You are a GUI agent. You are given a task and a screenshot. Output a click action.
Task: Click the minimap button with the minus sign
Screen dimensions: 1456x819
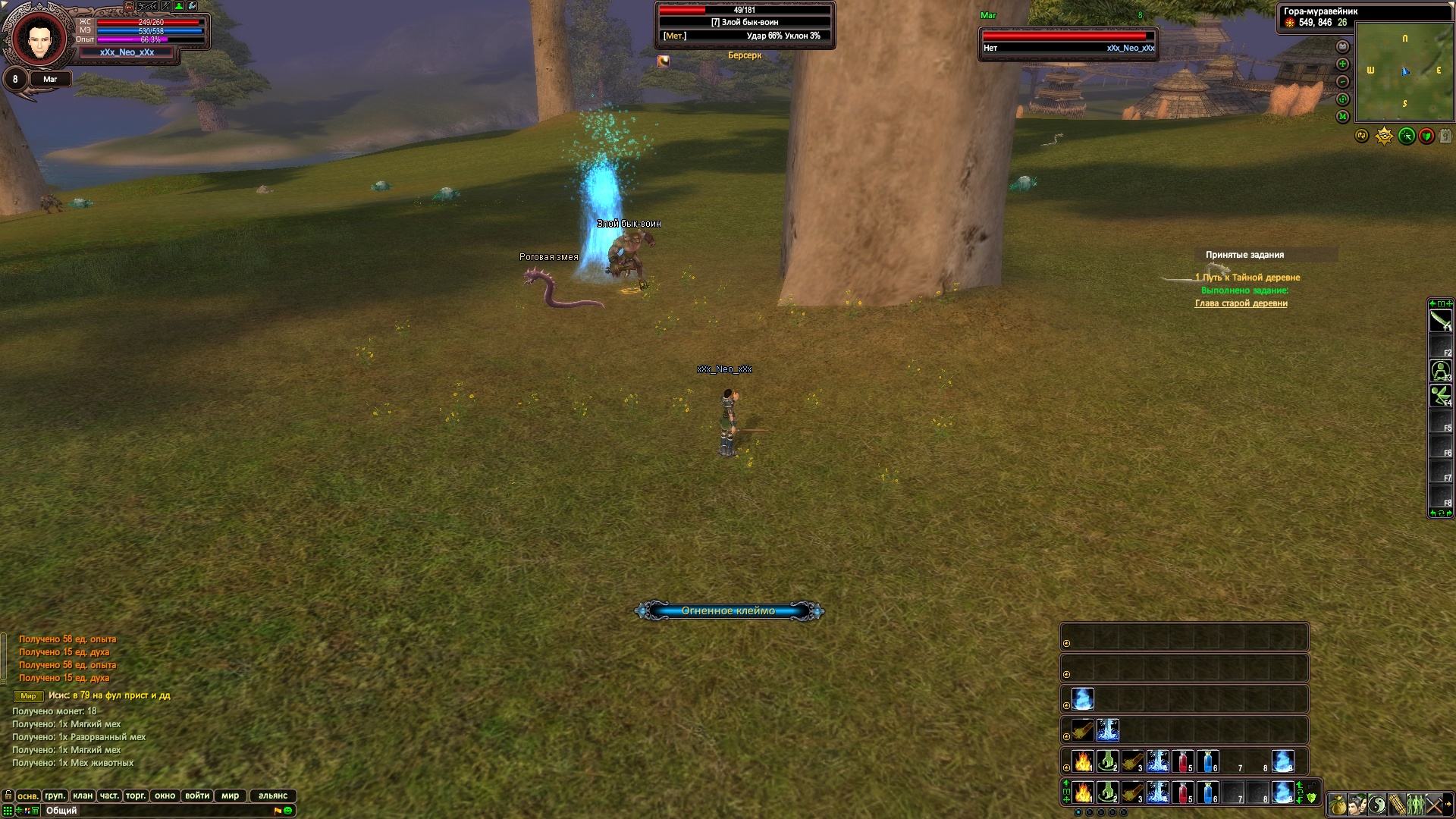point(1343,82)
